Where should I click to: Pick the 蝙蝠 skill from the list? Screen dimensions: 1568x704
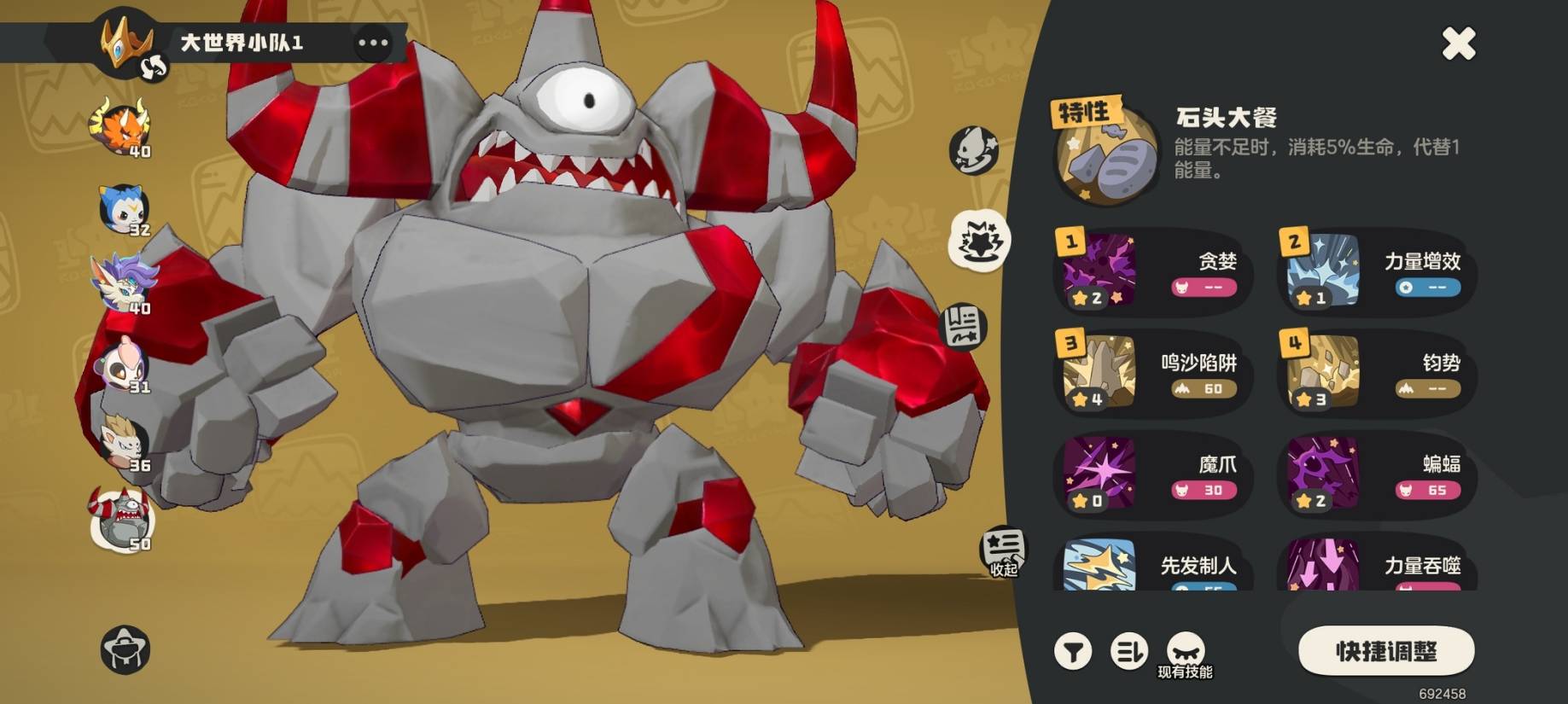pos(1376,475)
